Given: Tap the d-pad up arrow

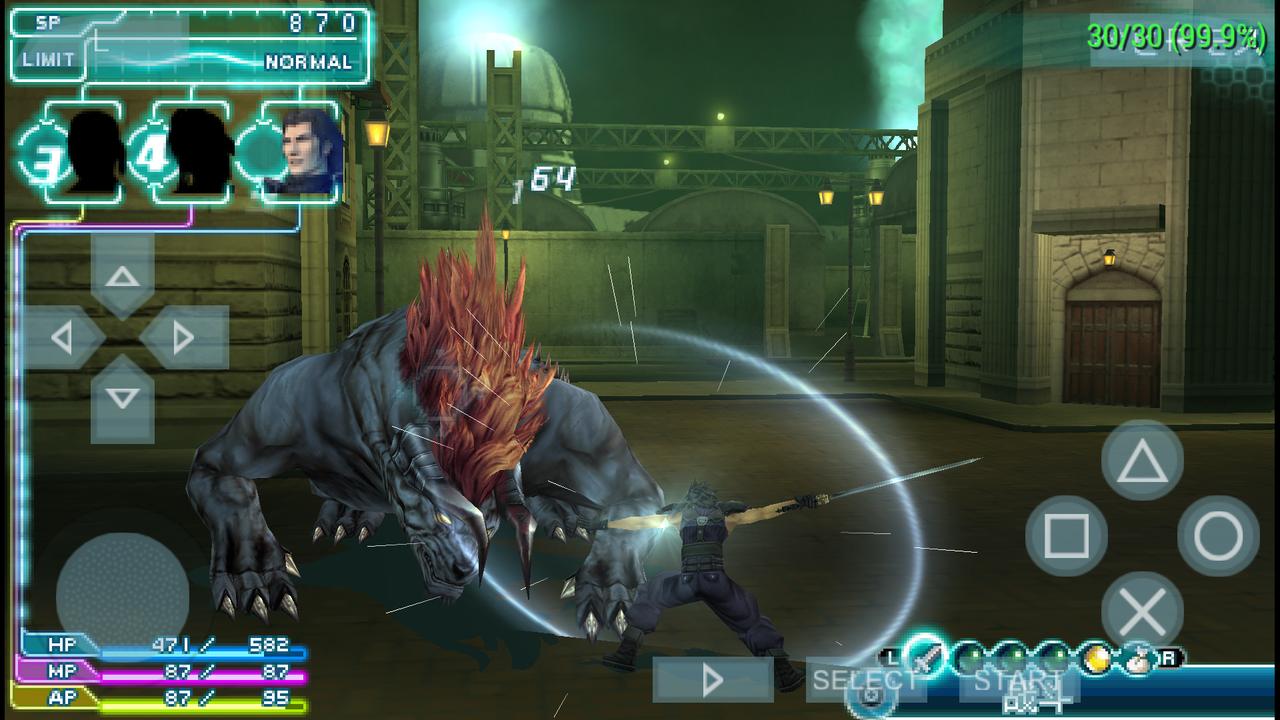Looking at the screenshot, I should [122, 276].
